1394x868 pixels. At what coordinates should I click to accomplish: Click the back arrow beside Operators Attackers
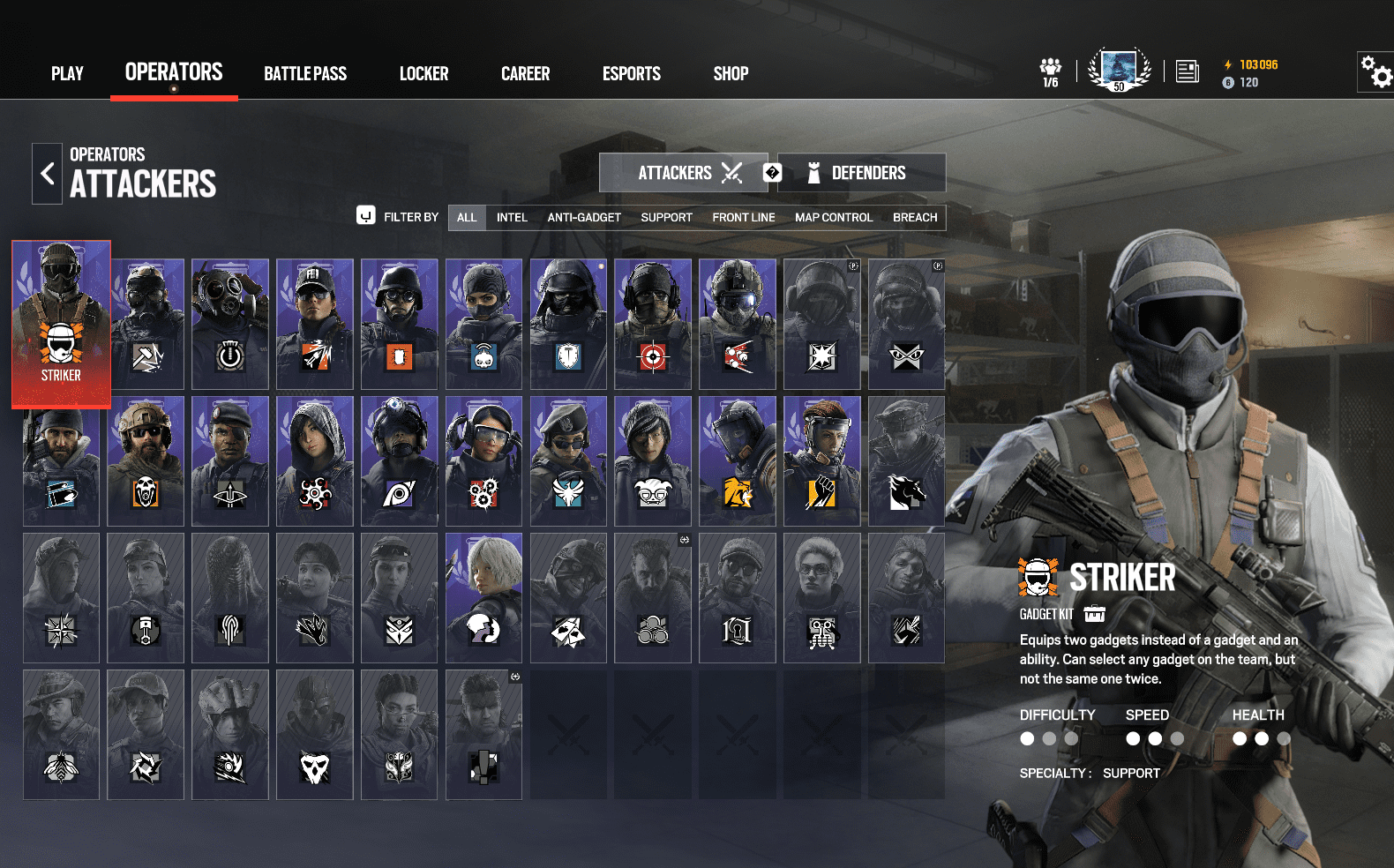pyautogui.click(x=48, y=174)
